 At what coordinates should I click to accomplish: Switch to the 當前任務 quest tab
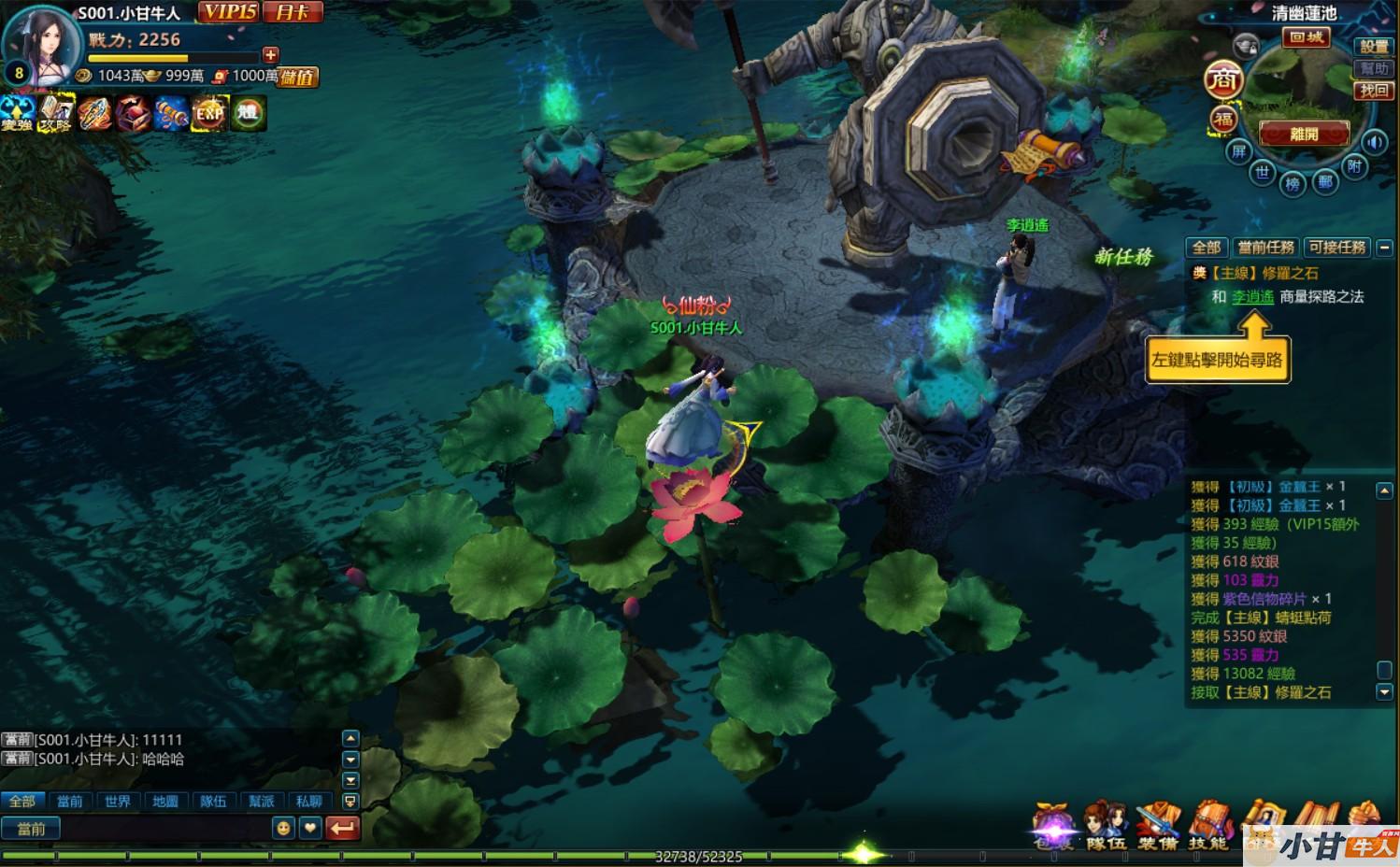1265,248
